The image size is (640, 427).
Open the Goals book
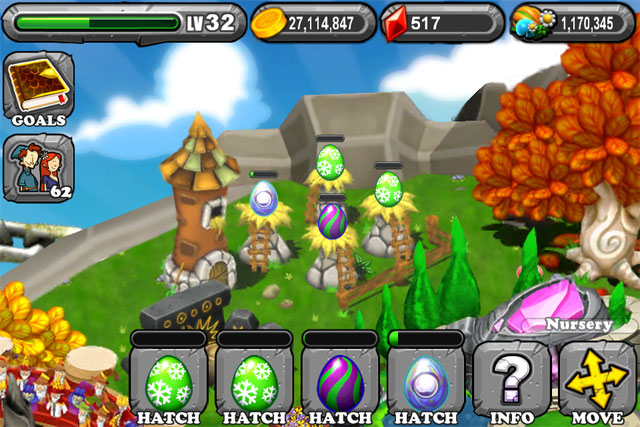39,88
